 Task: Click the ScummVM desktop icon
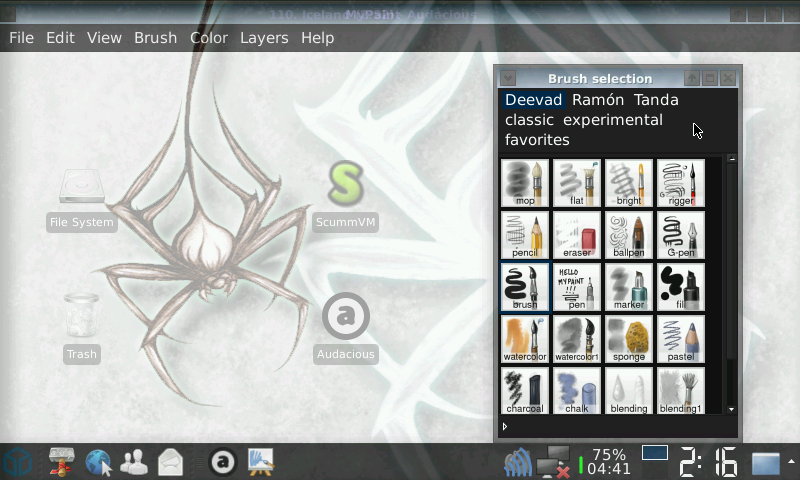(346, 195)
